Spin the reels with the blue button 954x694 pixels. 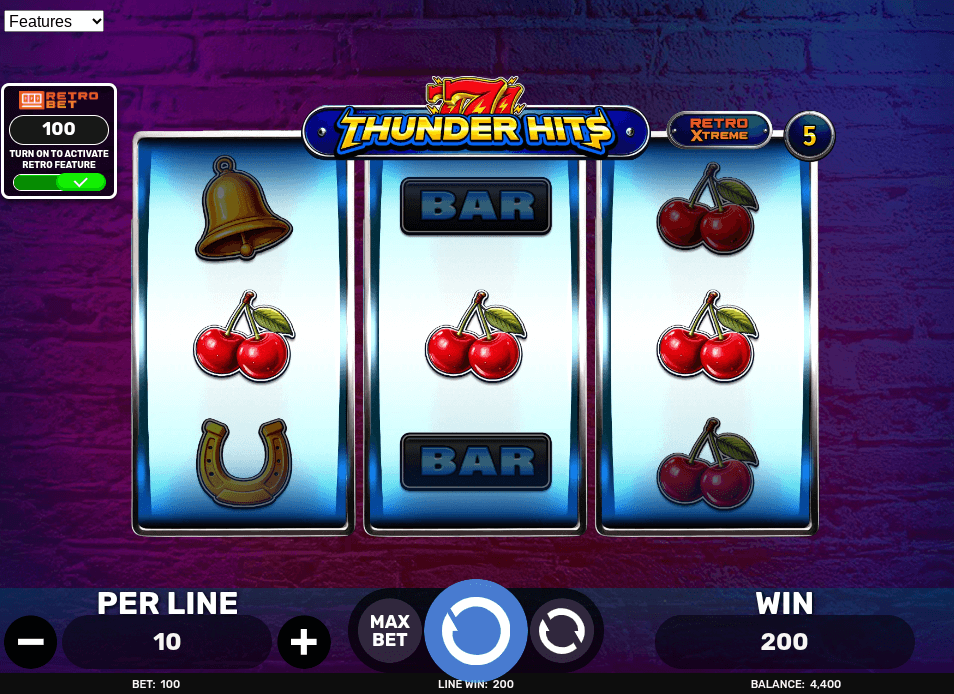[476, 631]
